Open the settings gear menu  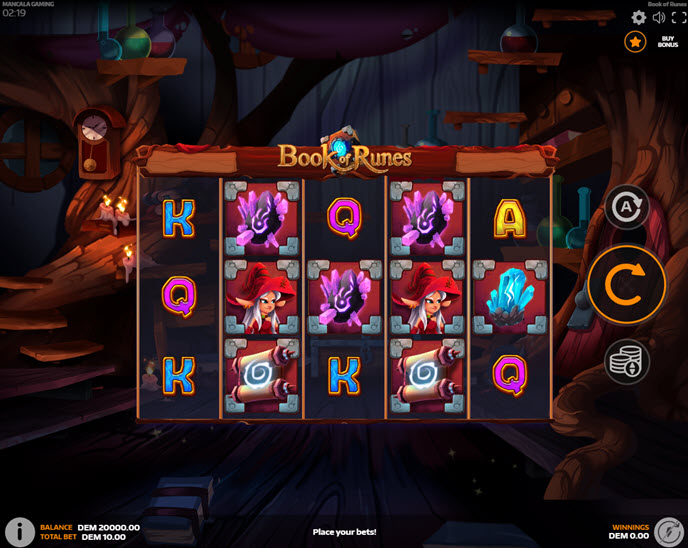pyautogui.click(x=639, y=18)
